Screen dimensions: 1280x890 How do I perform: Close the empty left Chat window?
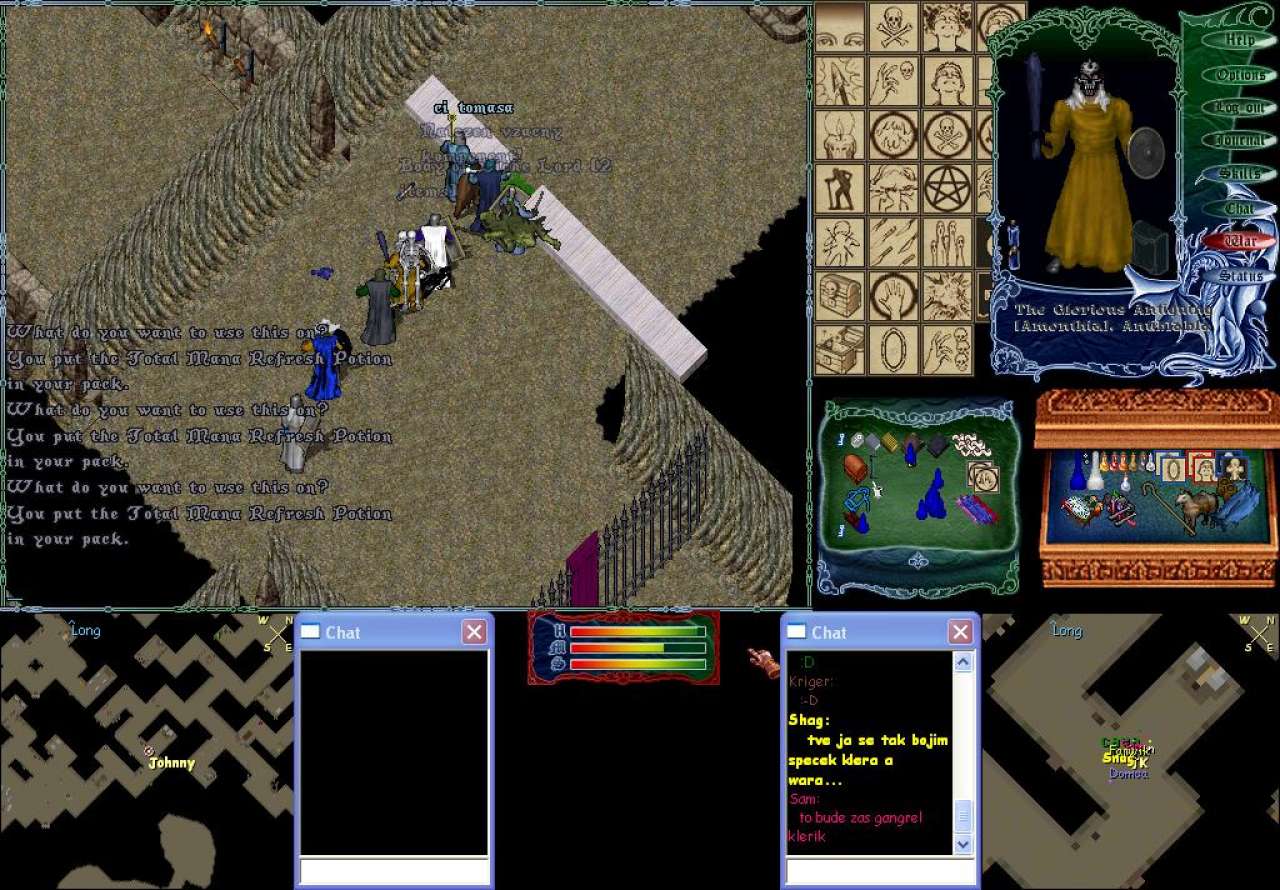coord(474,632)
